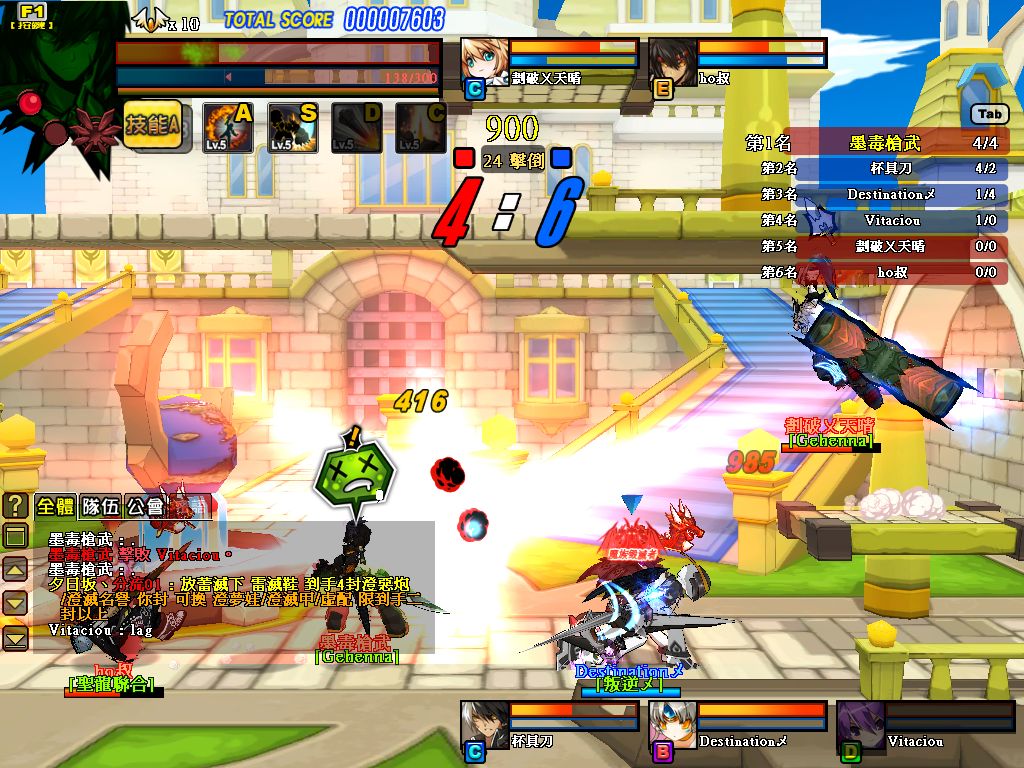The width and height of the screenshot is (1024, 768).
Task: Select 杯具刀 player portrait at bottom
Action: [x=485, y=725]
